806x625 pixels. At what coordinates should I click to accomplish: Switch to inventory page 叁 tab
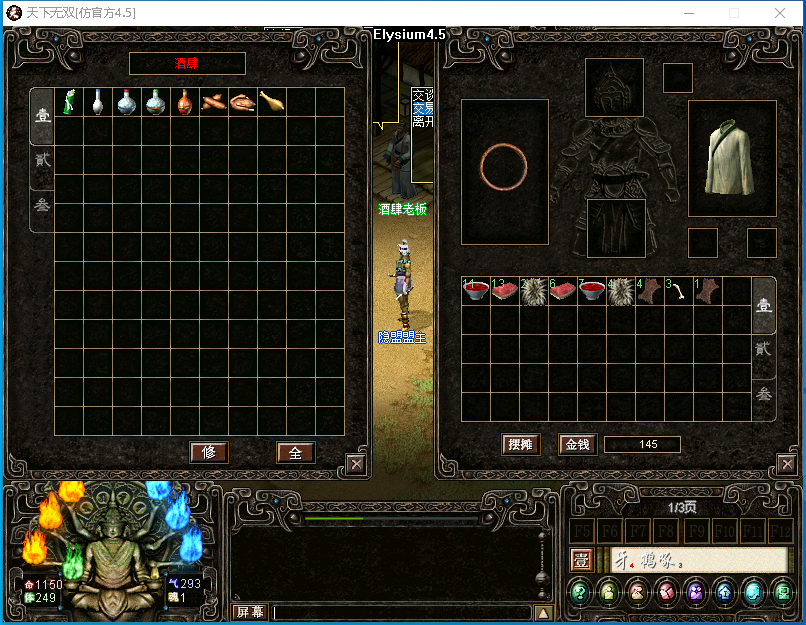point(763,393)
